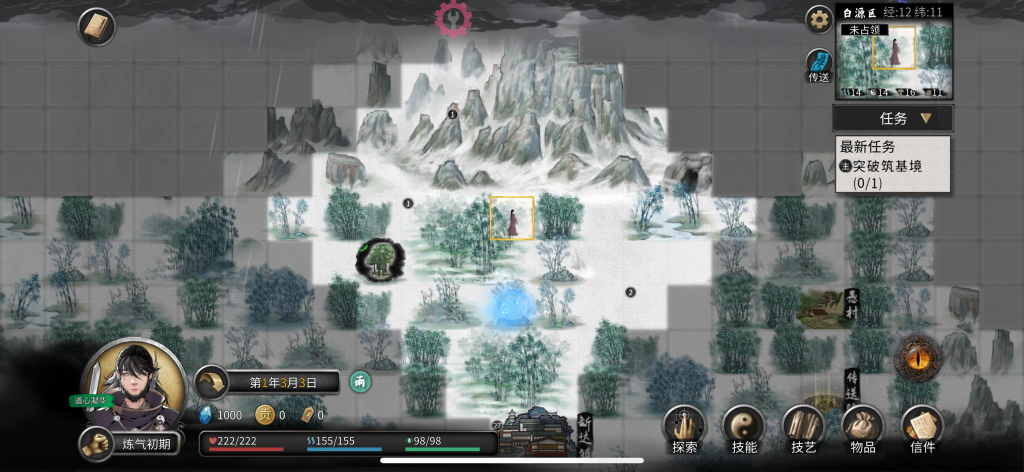This screenshot has width=1024, height=472.
Task: Expand the 任务 (Quests) dropdown
Action: click(893, 118)
